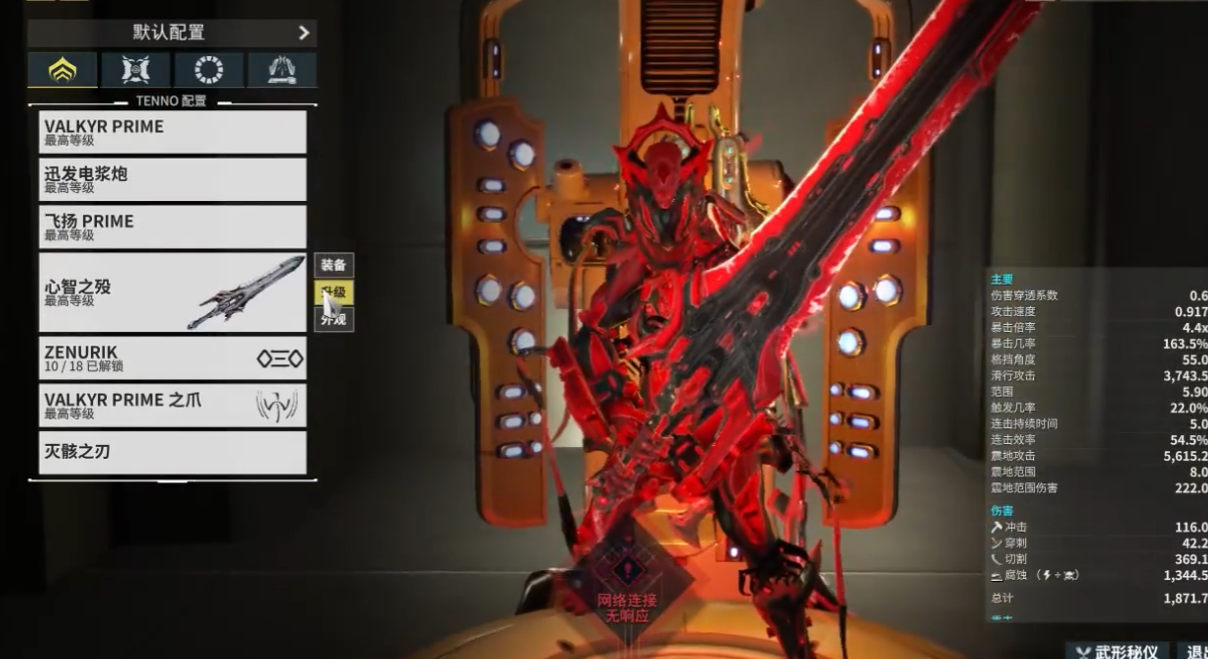Select the 灭骸之刃 slot

(172, 452)
